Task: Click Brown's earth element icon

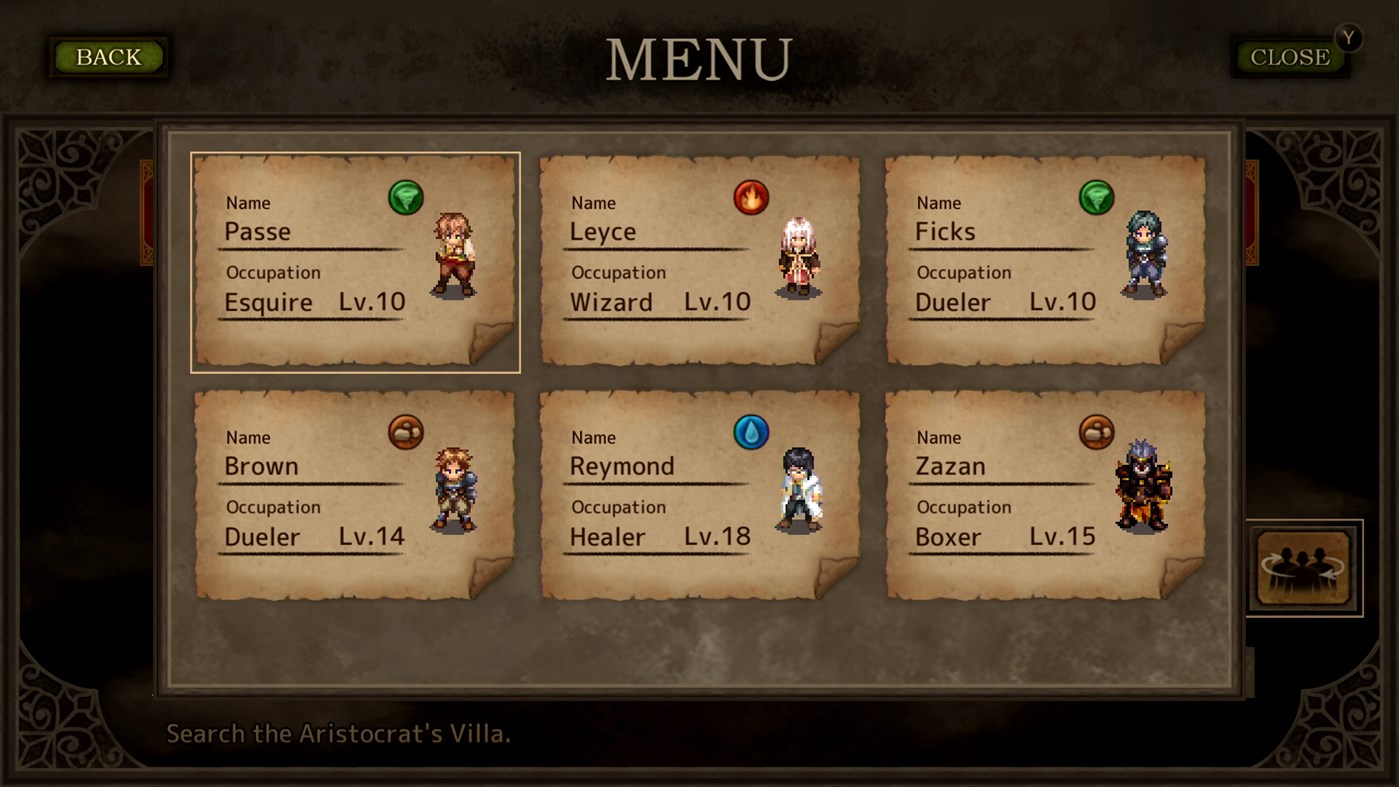Action: click(x=406, y=432)
